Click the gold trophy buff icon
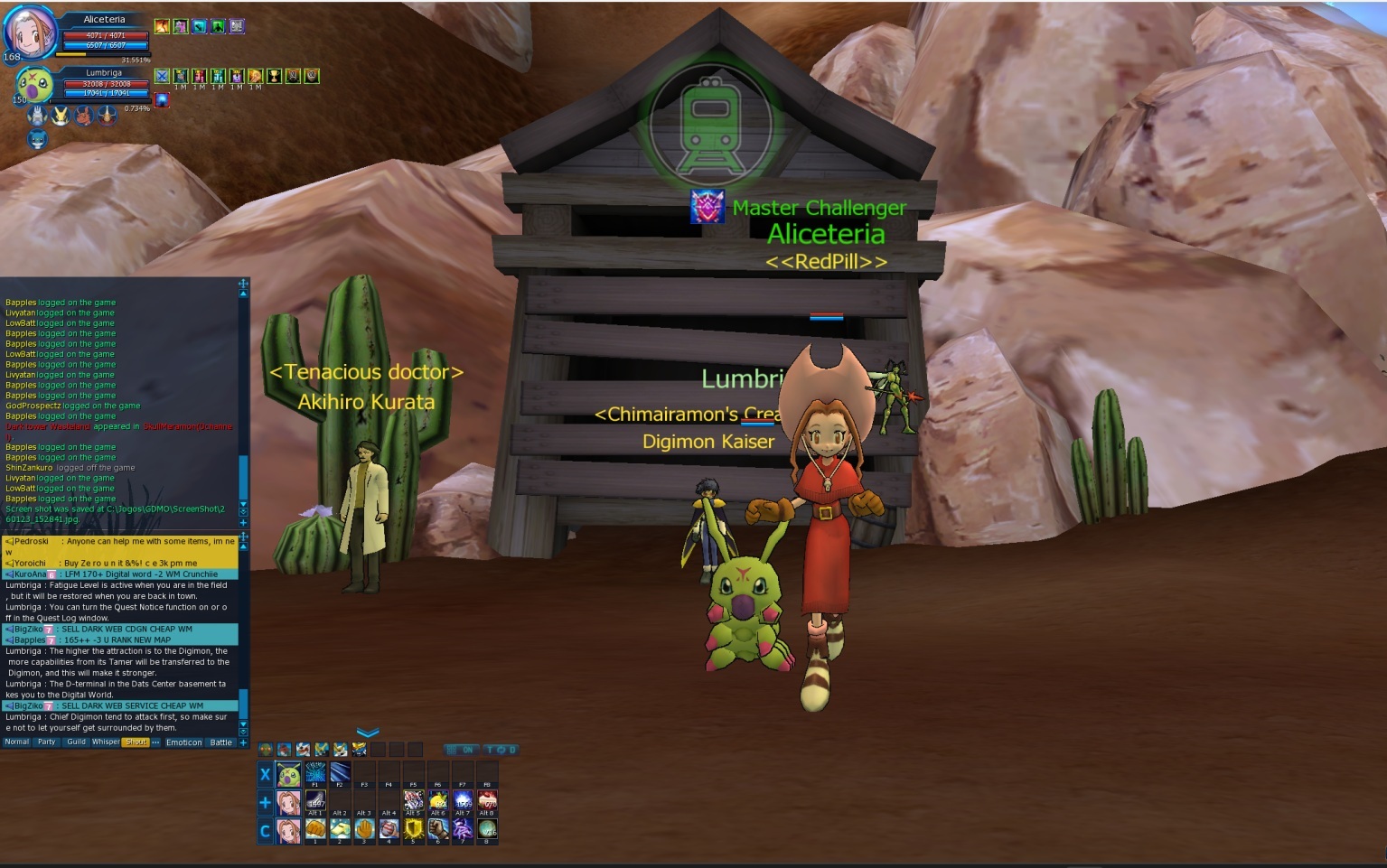The height and width of the screenshot is (868, 1387). (274, 77)
